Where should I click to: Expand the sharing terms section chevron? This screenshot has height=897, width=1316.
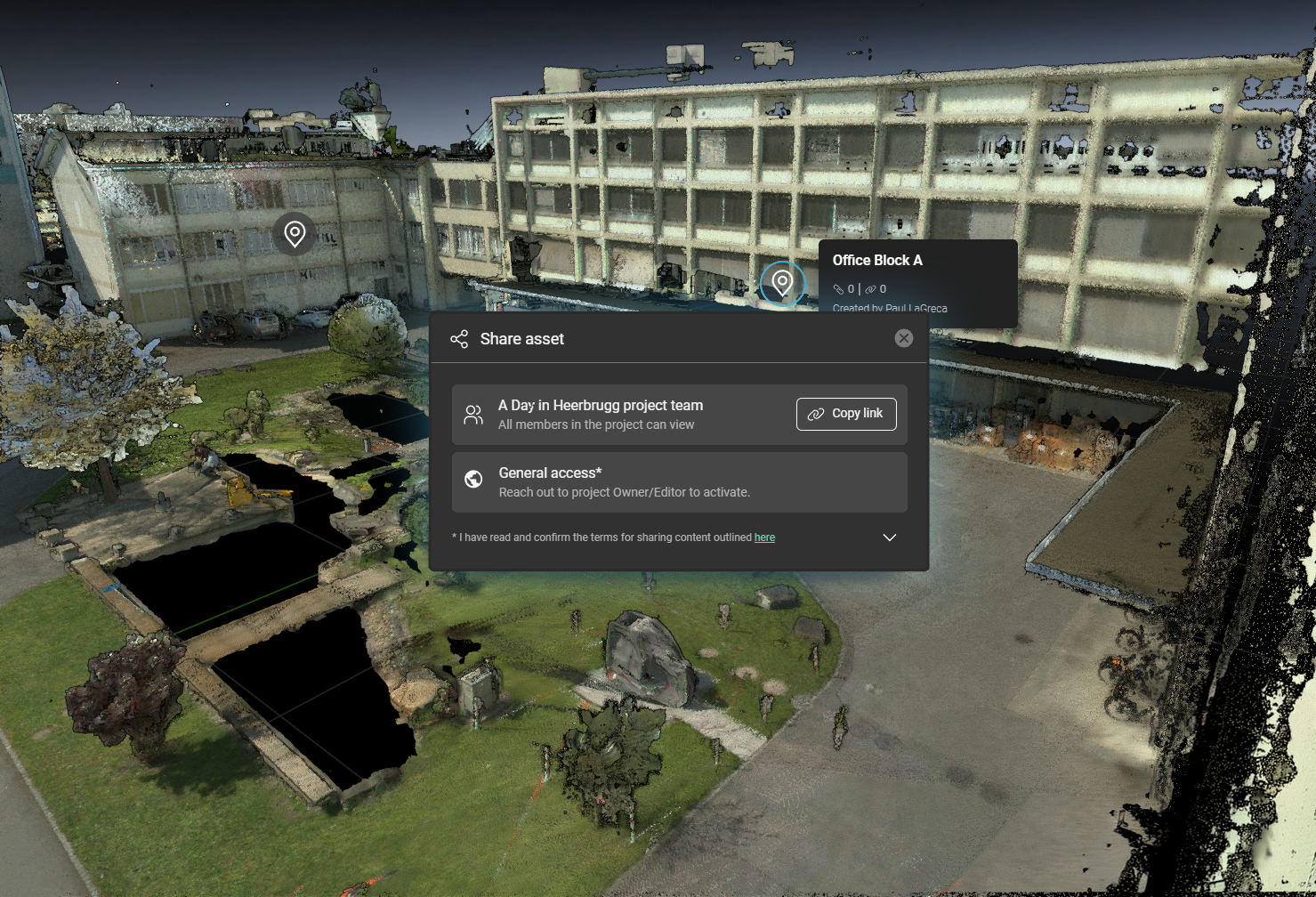coord(889,537)
